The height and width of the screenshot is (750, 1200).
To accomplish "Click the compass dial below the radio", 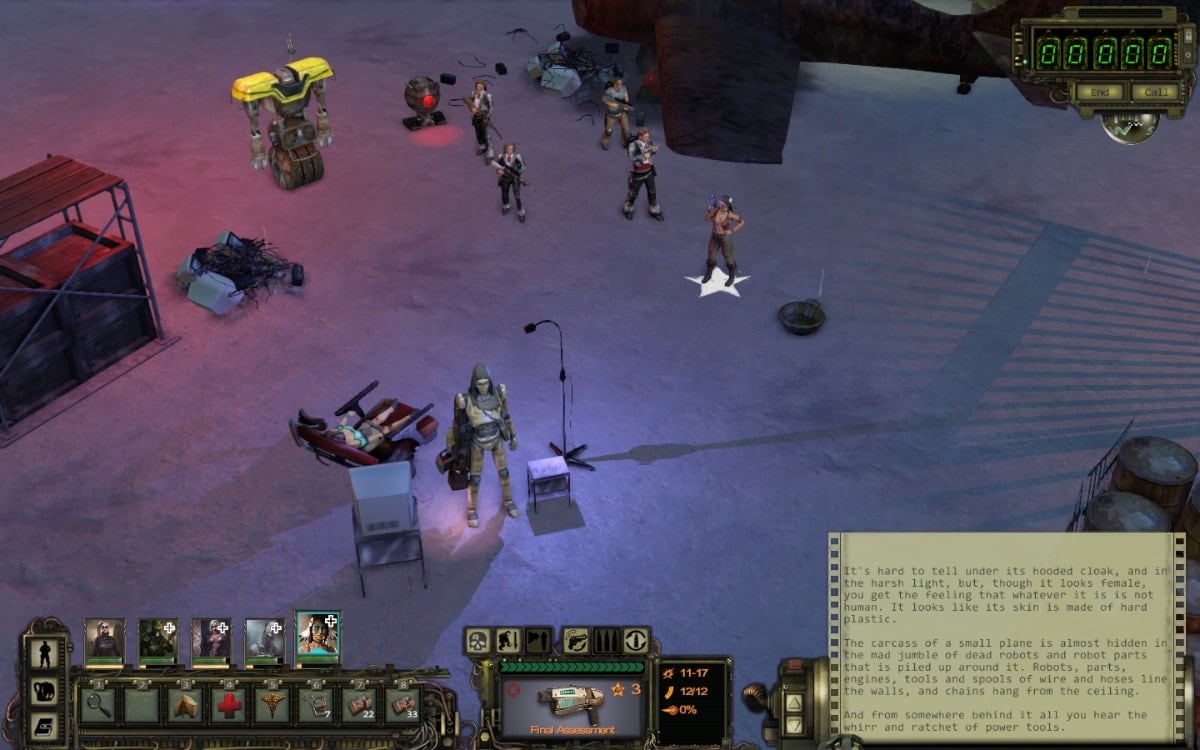I will (x=1130, y=124).
